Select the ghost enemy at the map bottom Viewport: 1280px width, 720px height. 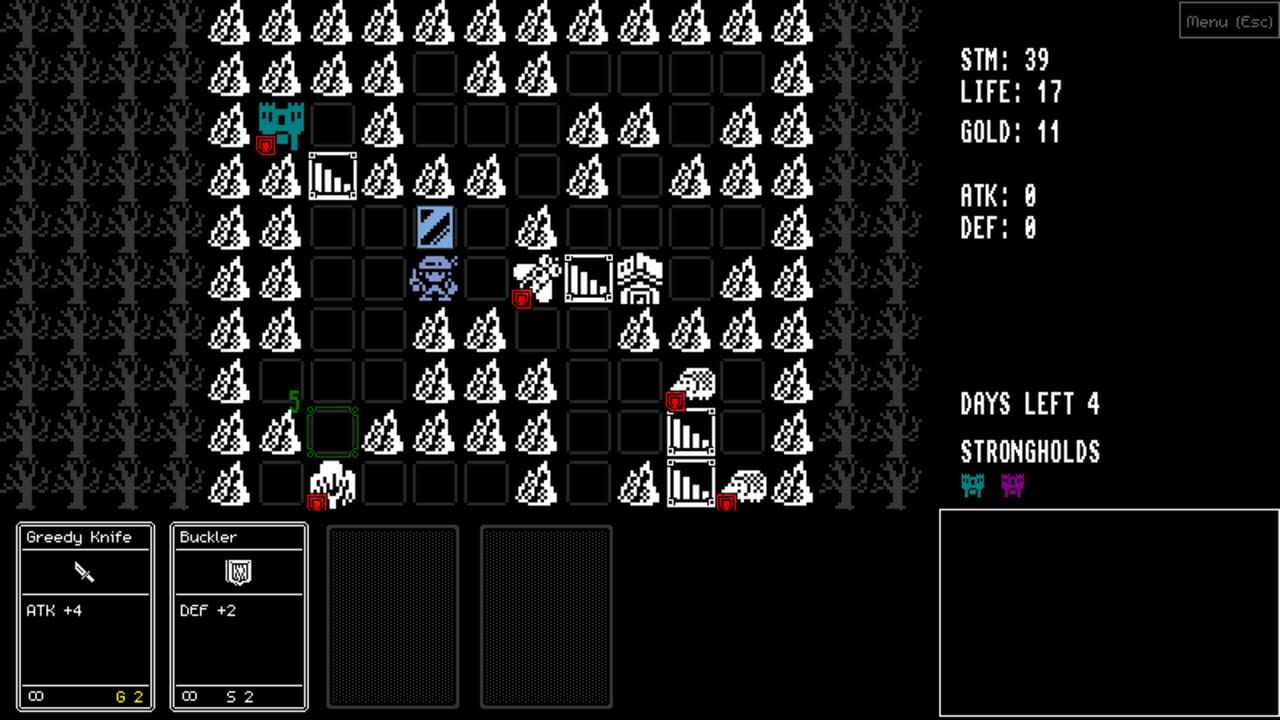[332, 483]
